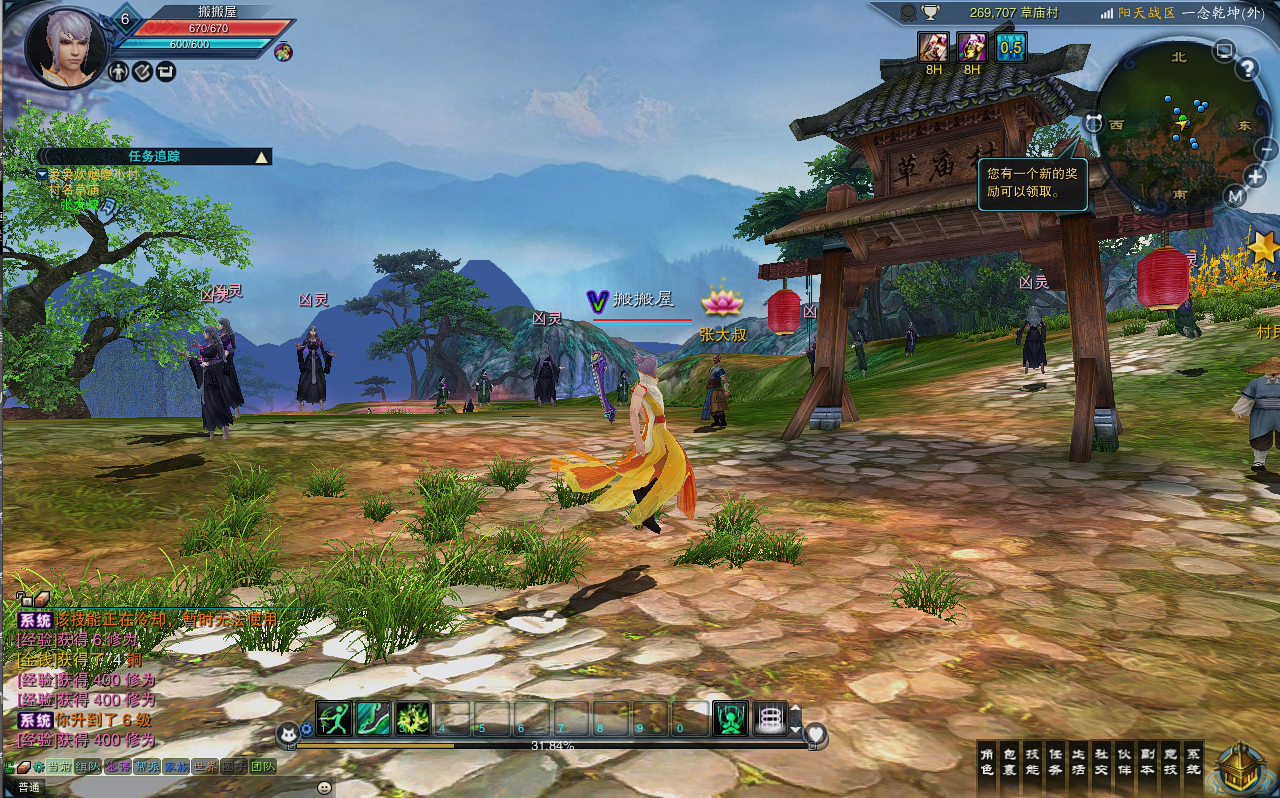
Task: Zoom out the minimap with minus
Action: pos(1266,150)
